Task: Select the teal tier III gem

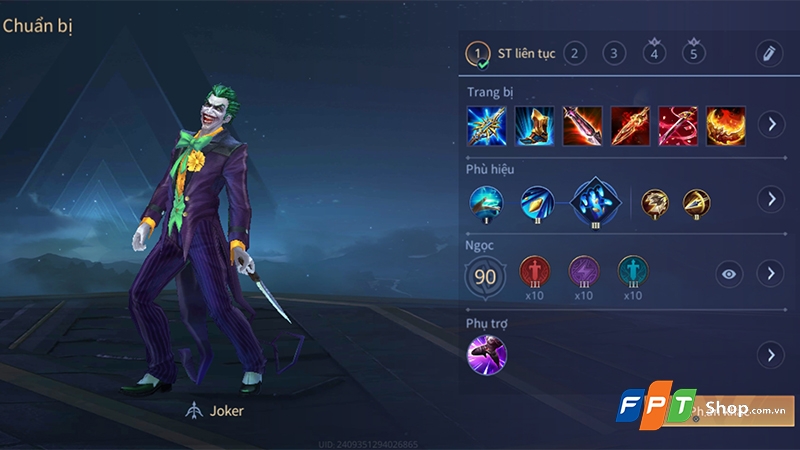Action: click(x=632, y=272)
